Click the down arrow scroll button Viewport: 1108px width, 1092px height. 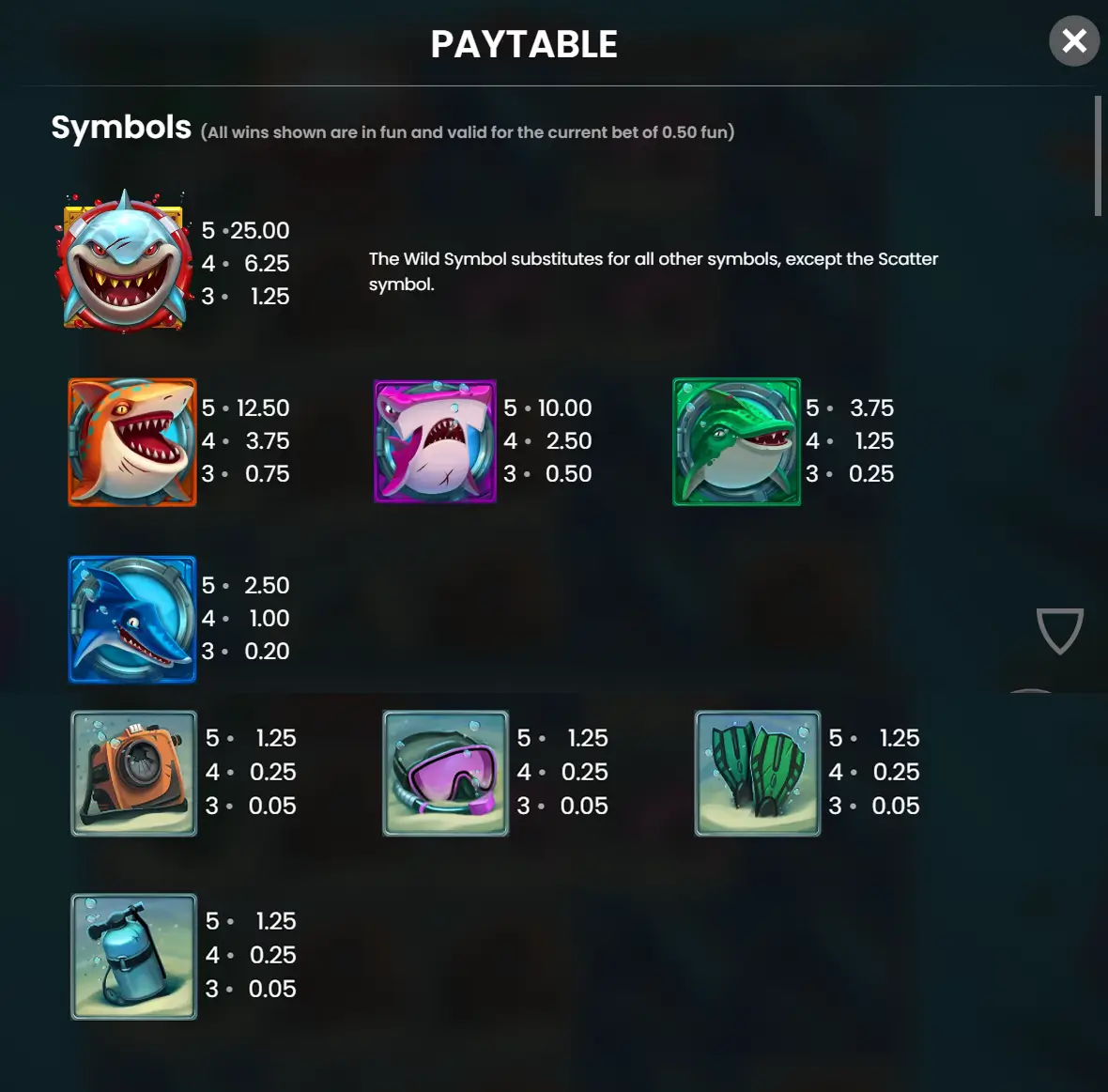1059,630
